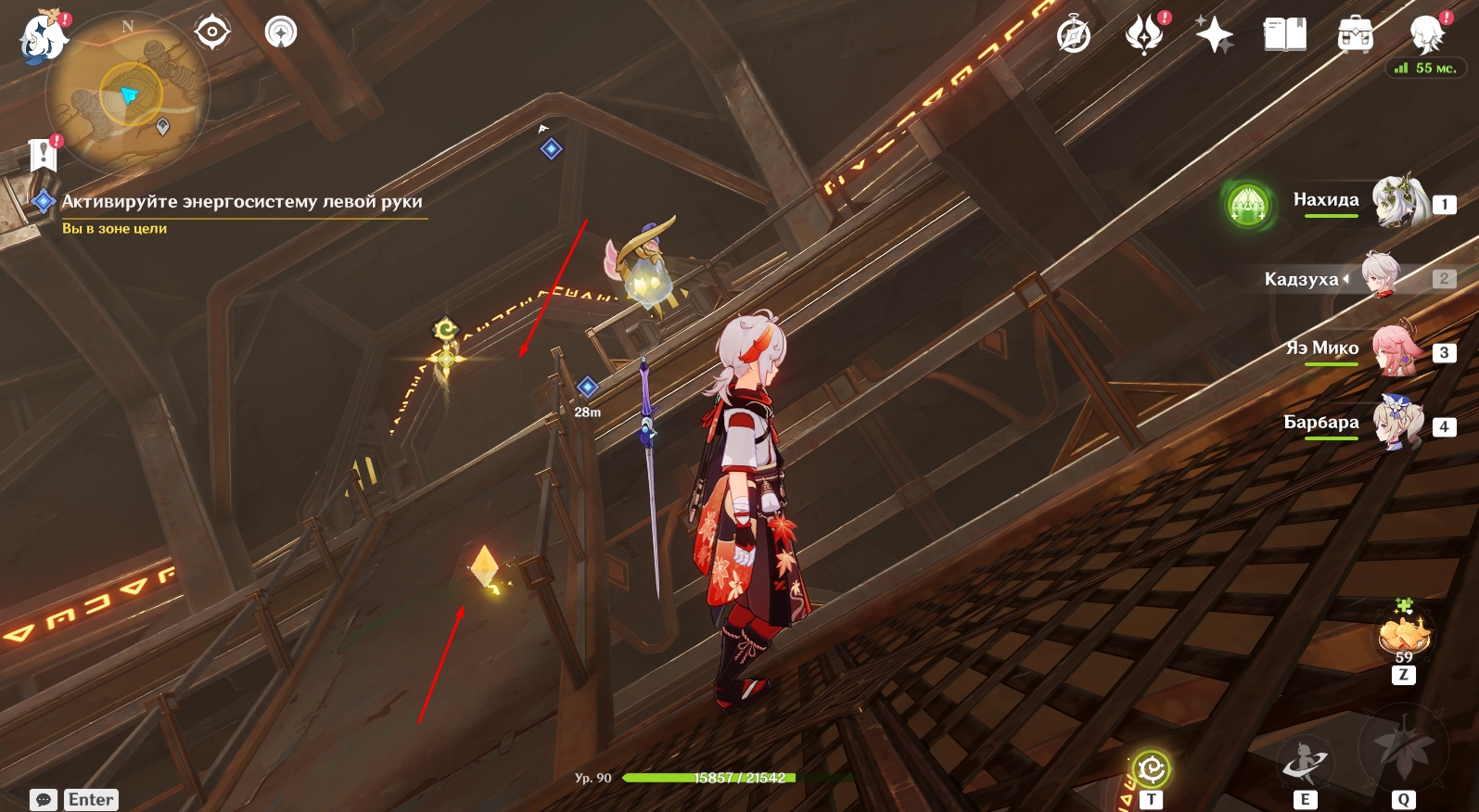
Task: Switch to party member Барбара
Action: click(1397, 424)
